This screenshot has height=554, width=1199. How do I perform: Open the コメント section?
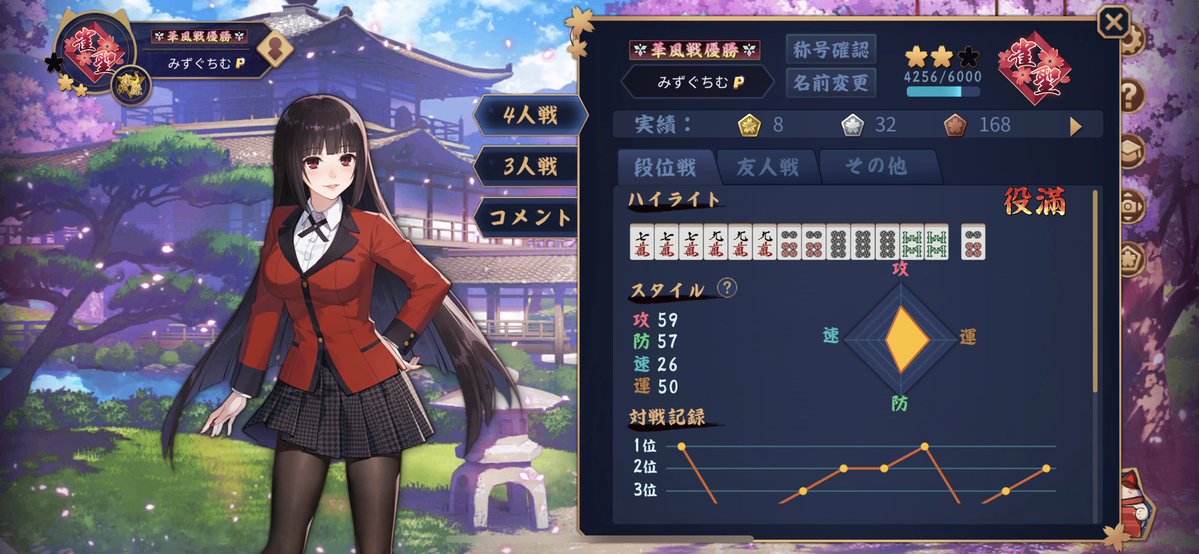click(x=531, y=216)
